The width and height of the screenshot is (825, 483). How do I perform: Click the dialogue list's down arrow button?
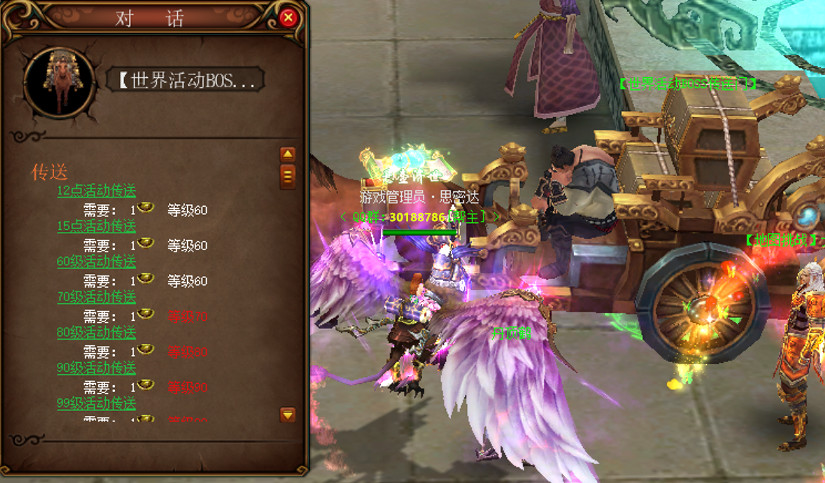pos(288,414)
